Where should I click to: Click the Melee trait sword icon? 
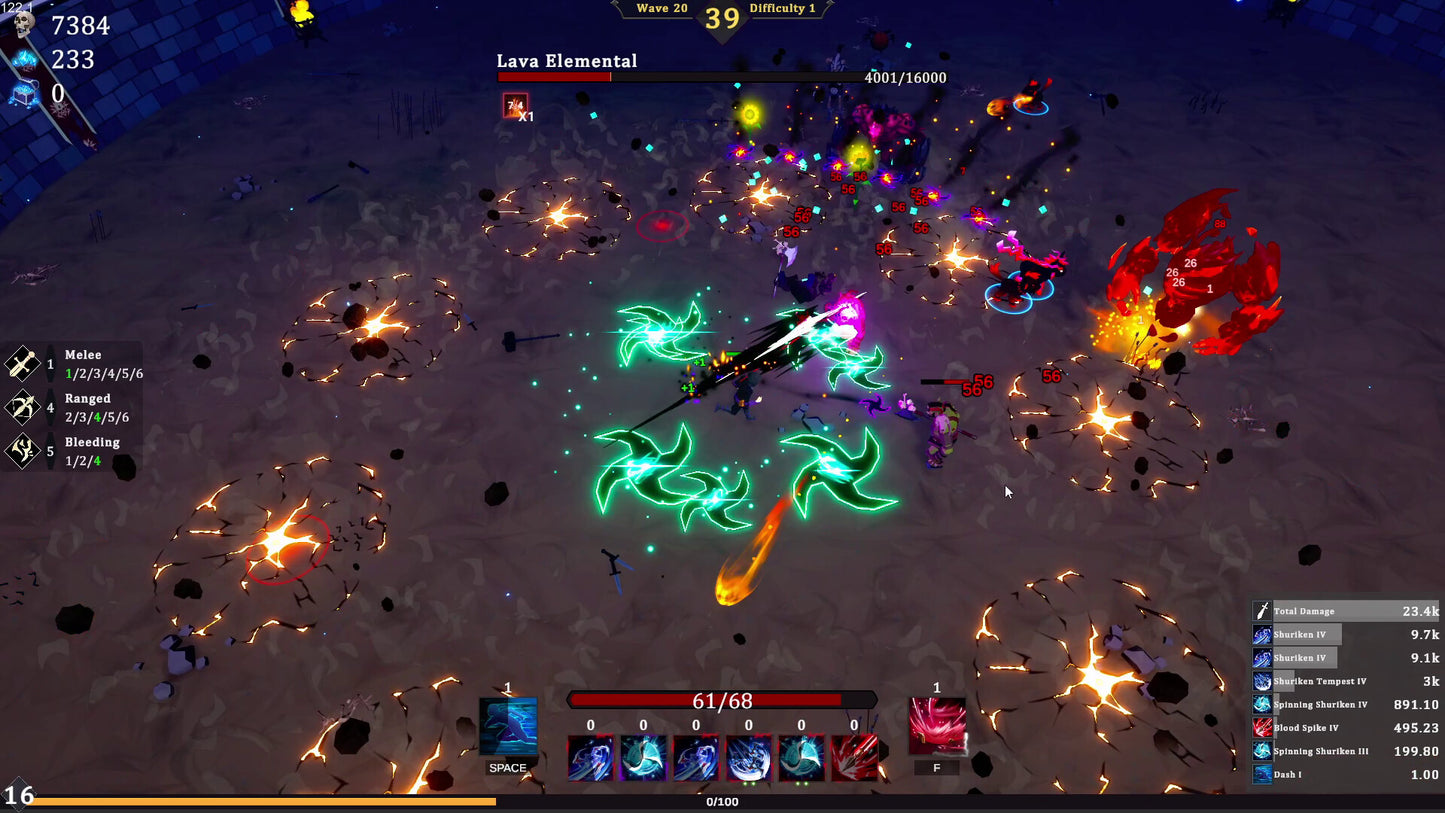pyautogui.click(x=22, y=364)
